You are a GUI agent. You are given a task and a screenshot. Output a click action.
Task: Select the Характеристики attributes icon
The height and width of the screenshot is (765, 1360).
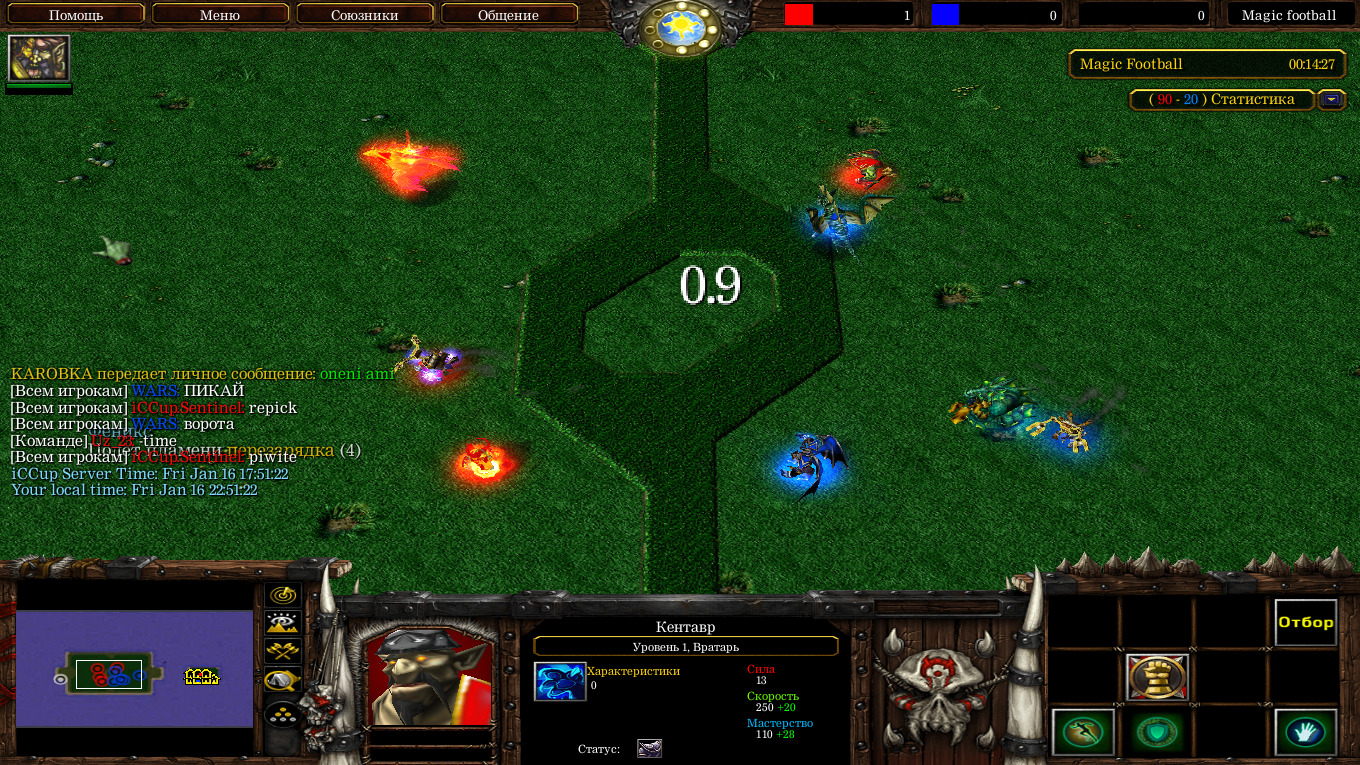[559, 681]
